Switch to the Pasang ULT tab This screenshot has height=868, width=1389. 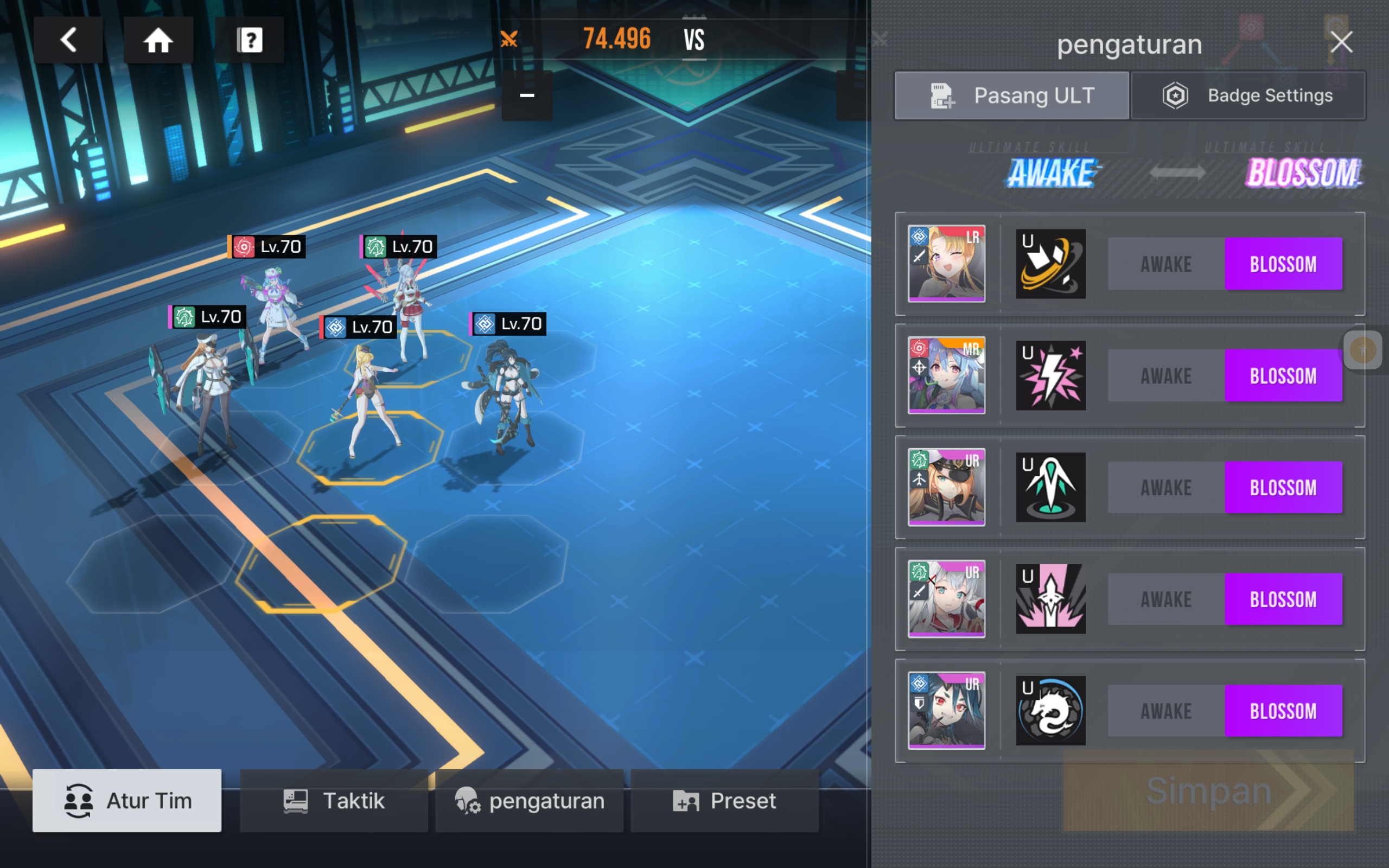1012,96
